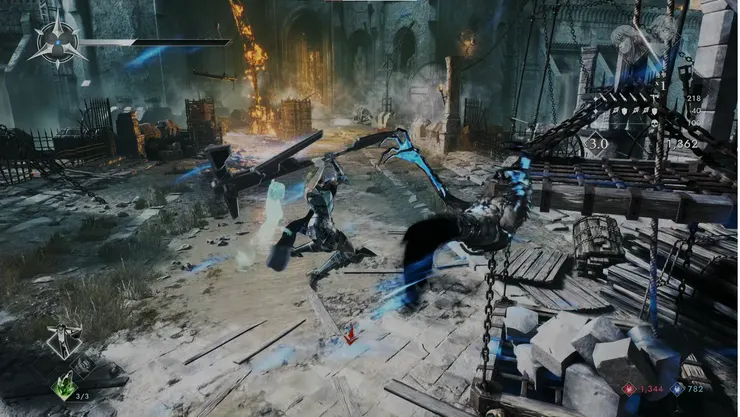
Task: Click the 3.0 diamond multiplier badge
Action: click(x=597, y=143)
